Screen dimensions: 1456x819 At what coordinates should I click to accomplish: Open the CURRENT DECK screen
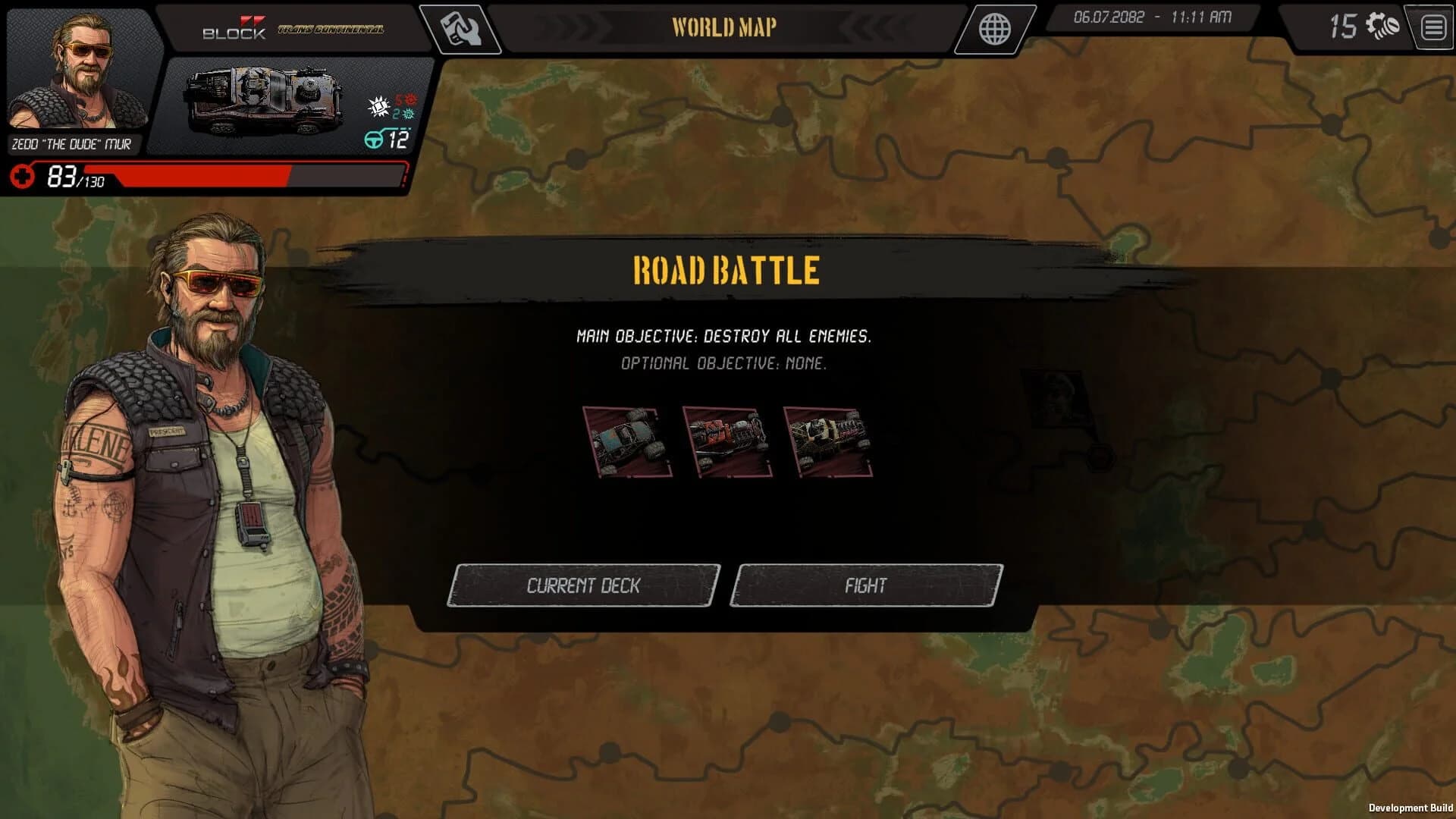(x=584, y=585)
